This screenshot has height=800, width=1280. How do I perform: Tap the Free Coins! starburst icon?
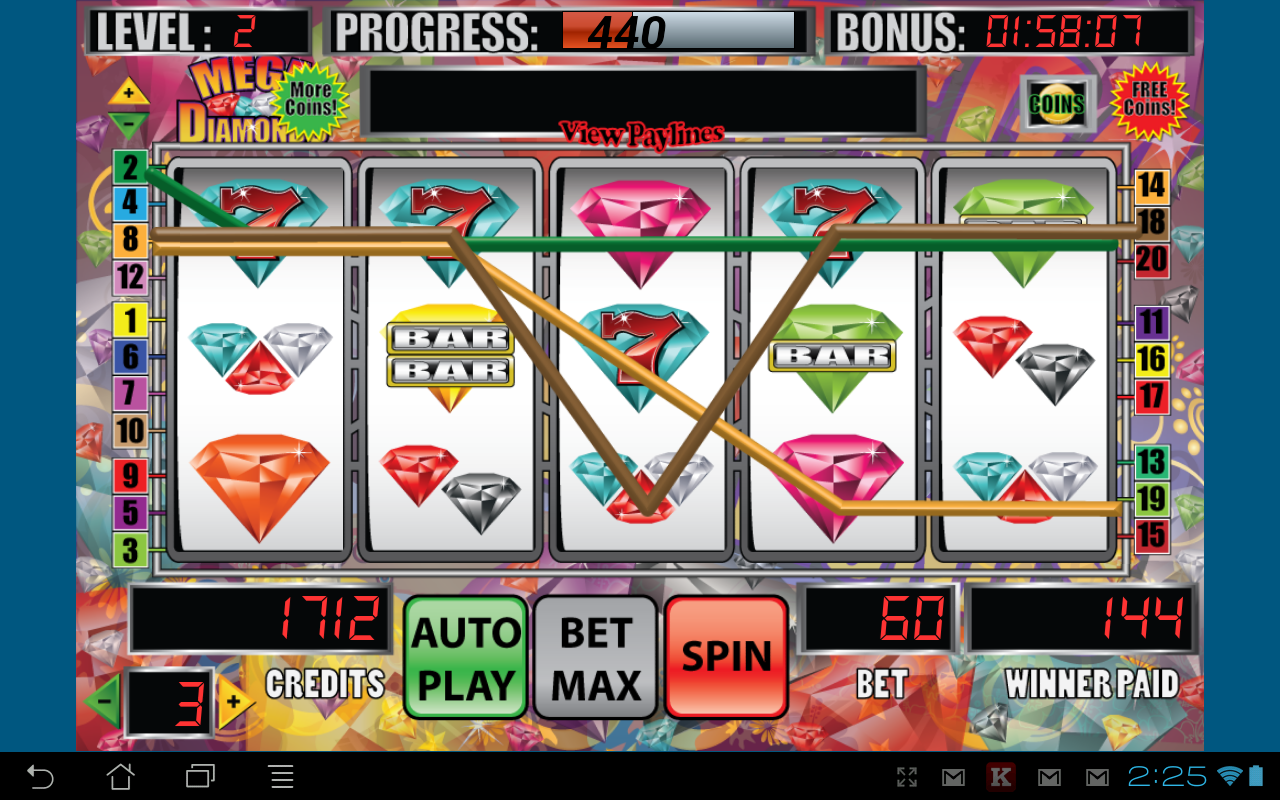(x=1152, y=103)
